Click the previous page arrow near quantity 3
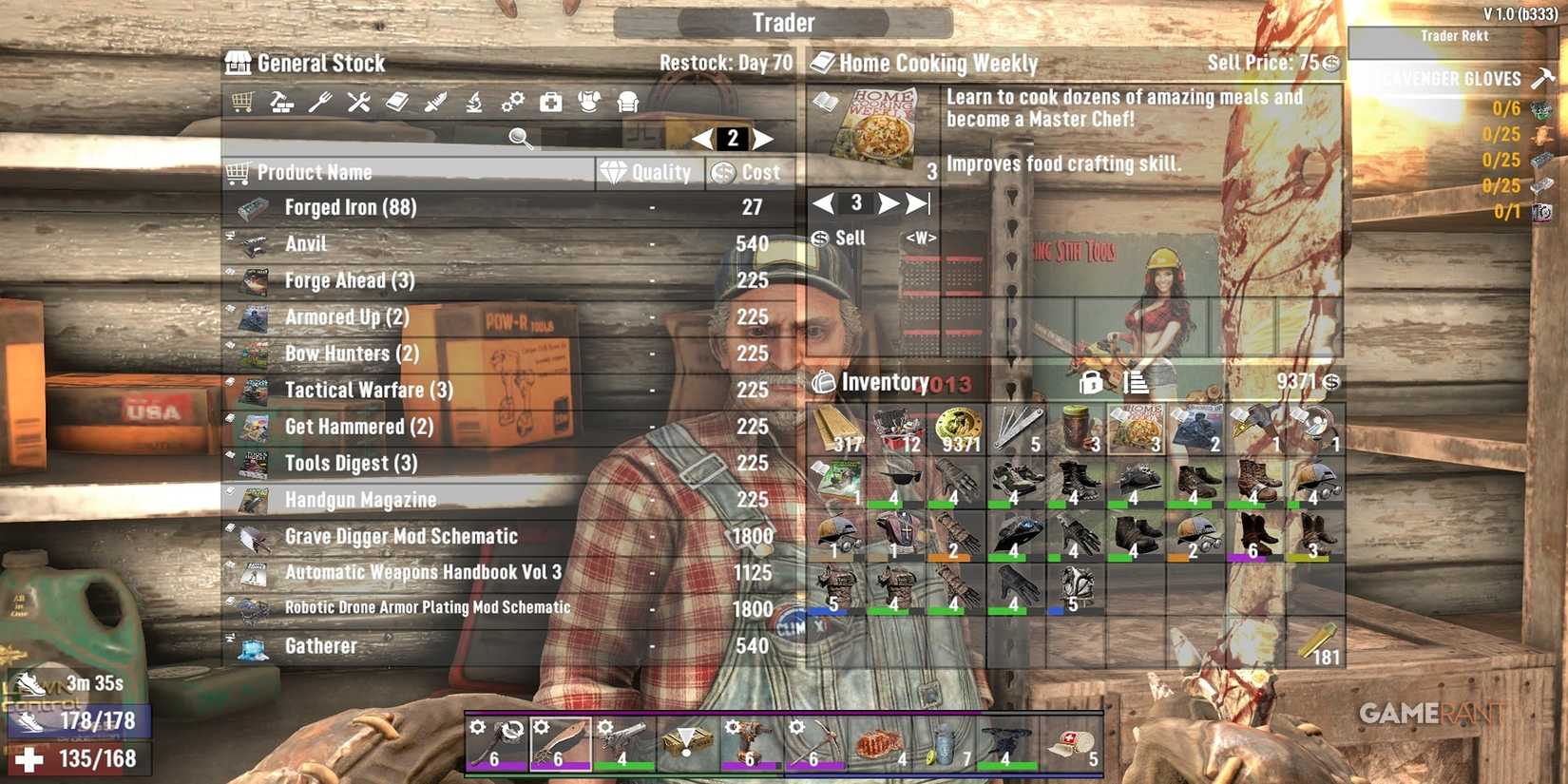1568x784 pixels. coord(823,201)
